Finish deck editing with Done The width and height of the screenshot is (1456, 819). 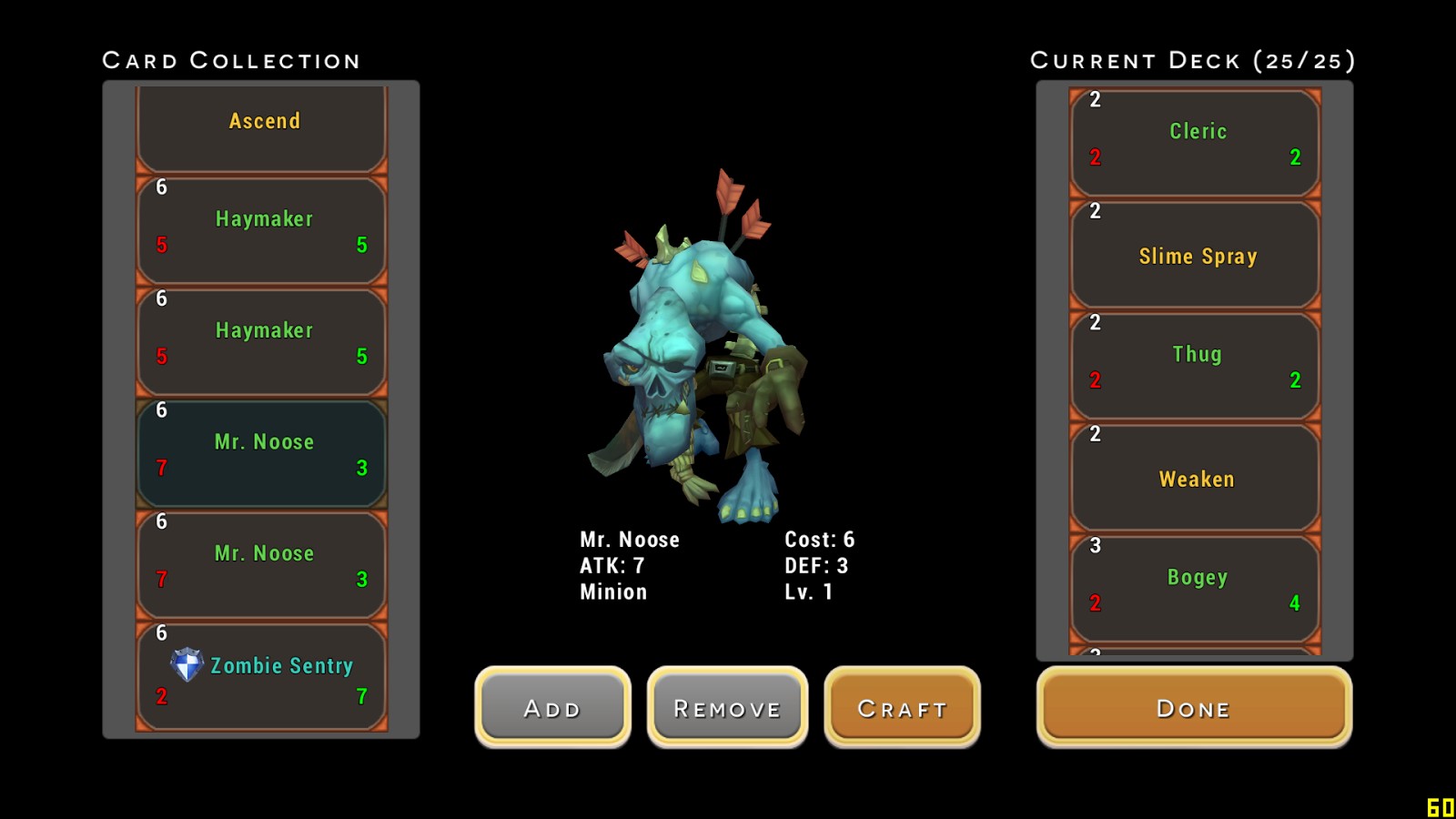(x=1193, y=708)
